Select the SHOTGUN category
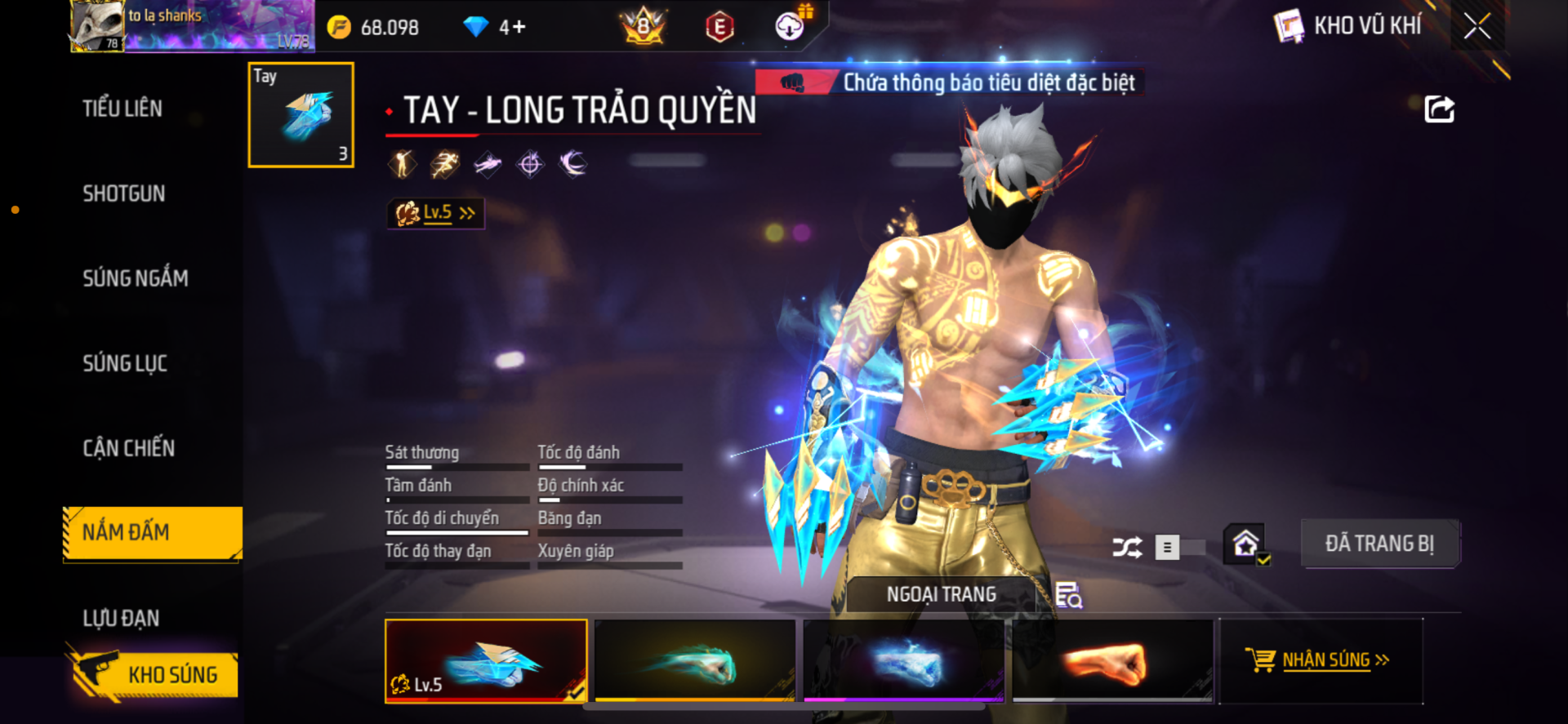1568x724 pixels. [124, 193]
